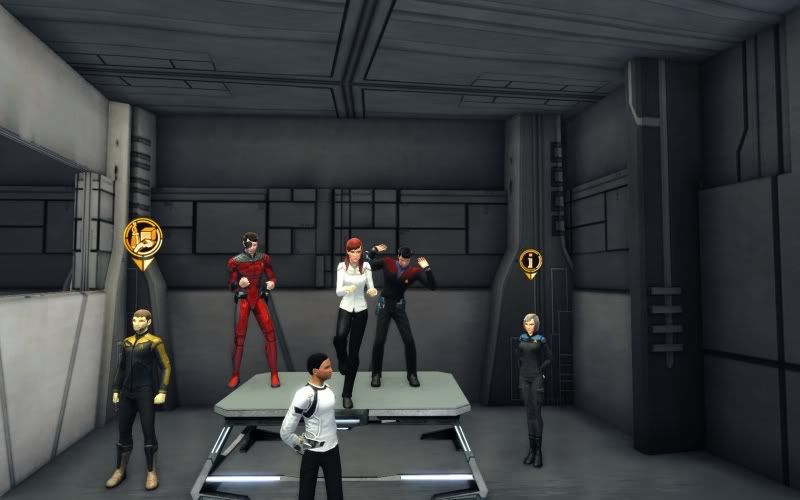Select the information 'i' marker icon
The width and height of the screenshot is (800, 500).
pos(530,262)
